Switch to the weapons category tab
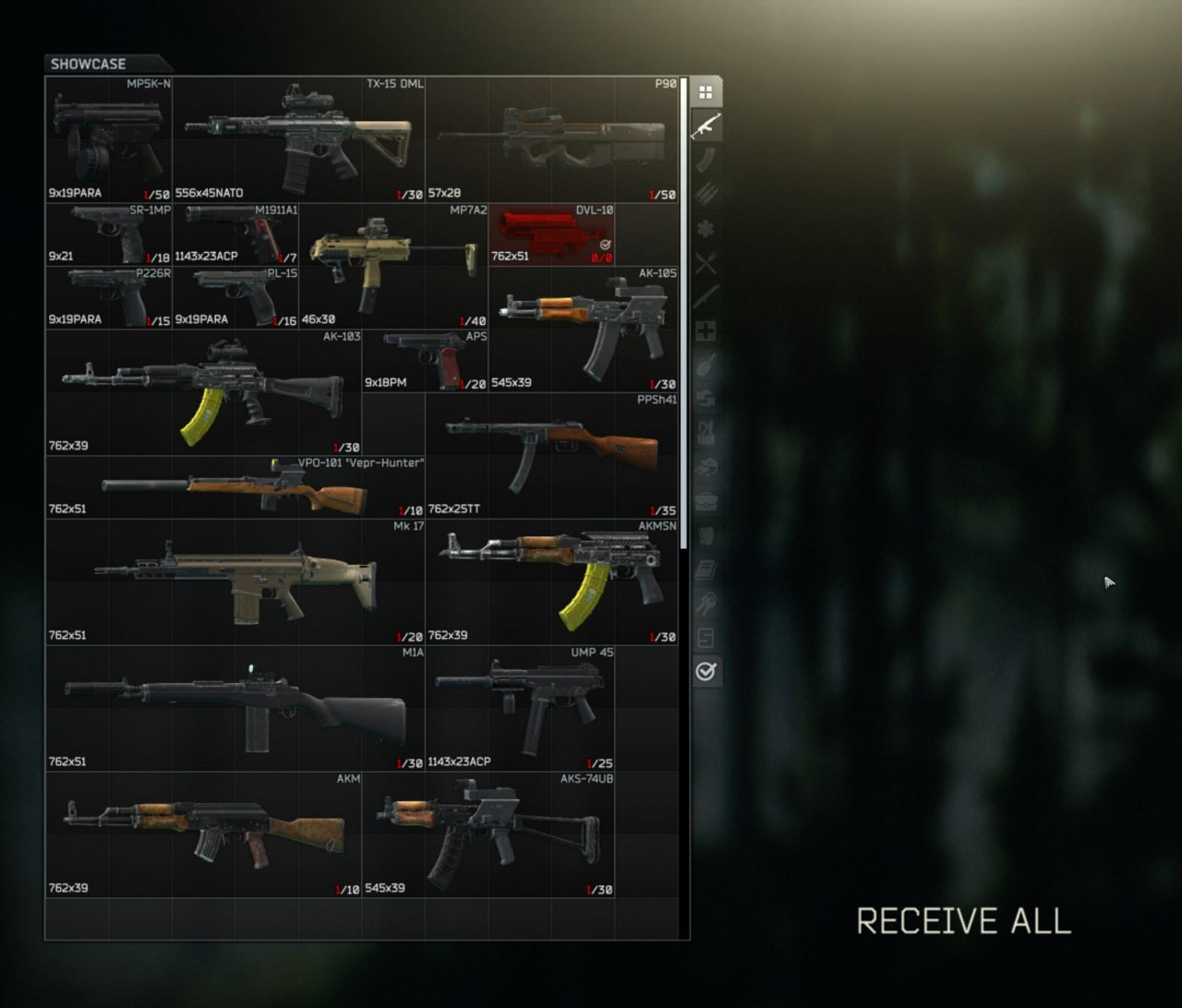The width and height of the screenshot is (1182, 1008). click(x=706, y=126)
